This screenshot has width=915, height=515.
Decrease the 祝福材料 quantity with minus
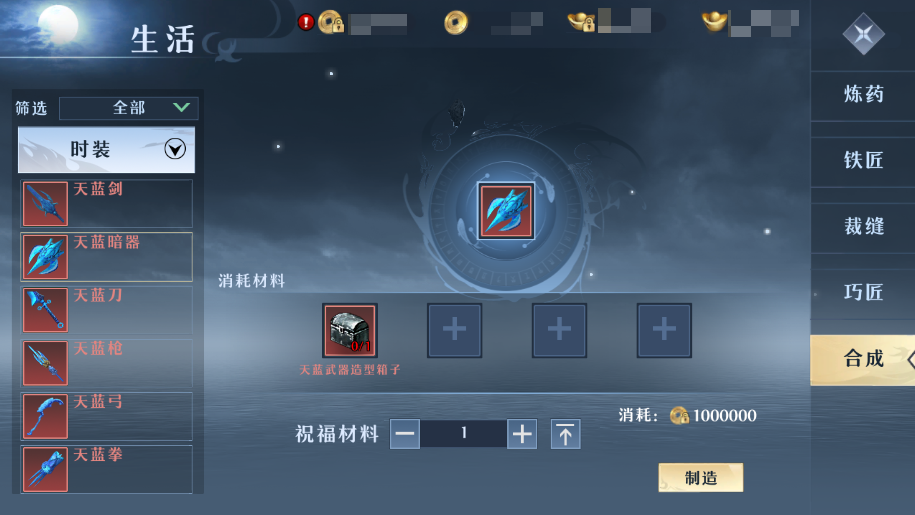[x=405, y=434]
